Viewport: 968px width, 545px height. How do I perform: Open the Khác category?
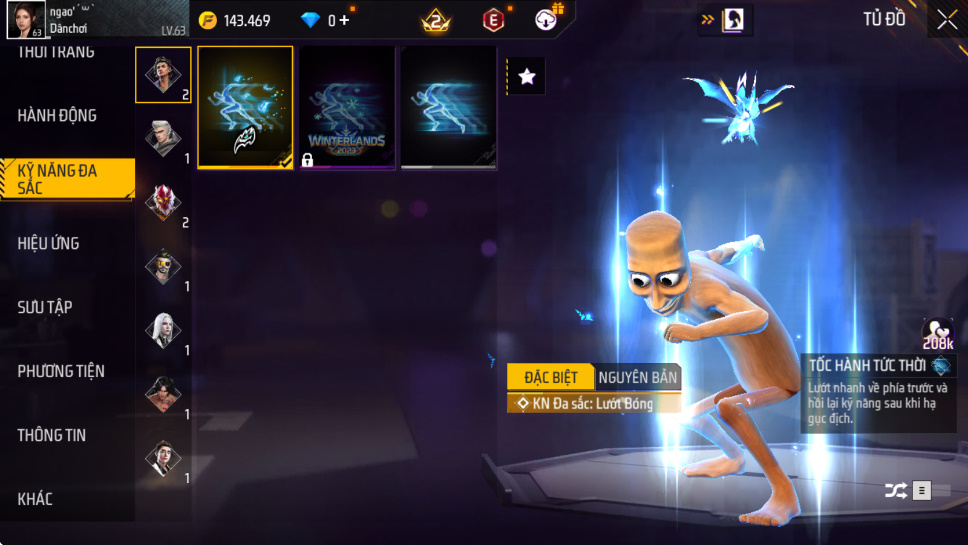[35, 499]
